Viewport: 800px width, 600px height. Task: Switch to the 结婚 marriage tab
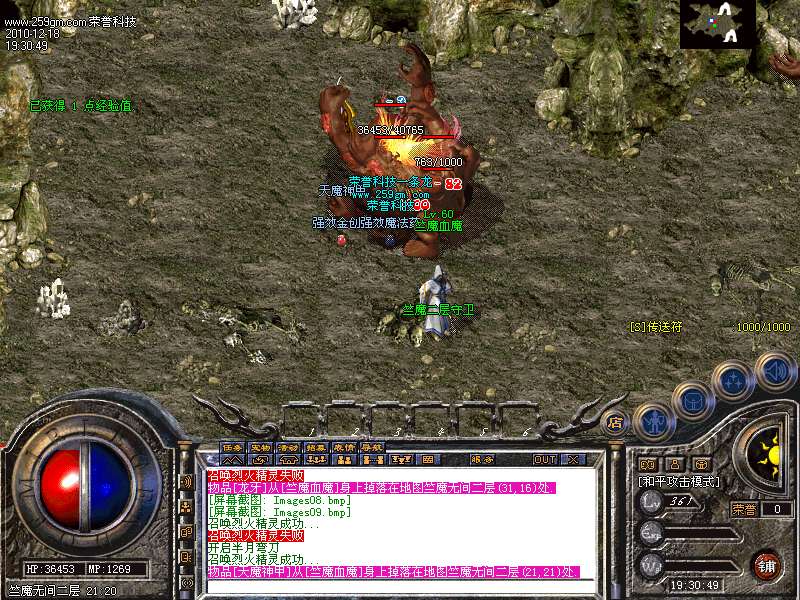tap(317, 447)
